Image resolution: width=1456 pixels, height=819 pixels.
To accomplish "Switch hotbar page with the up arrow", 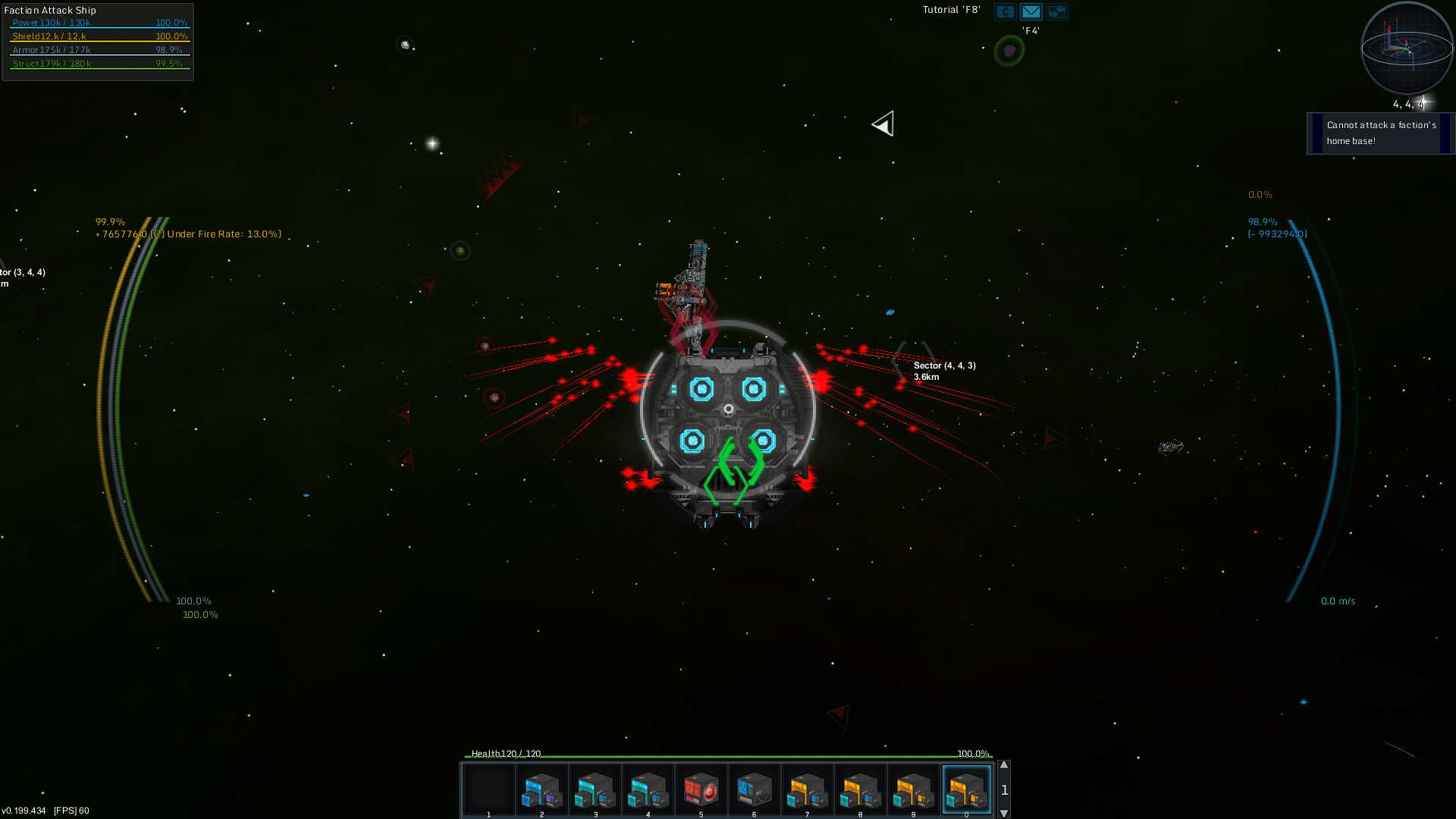I will (1004, 765).
